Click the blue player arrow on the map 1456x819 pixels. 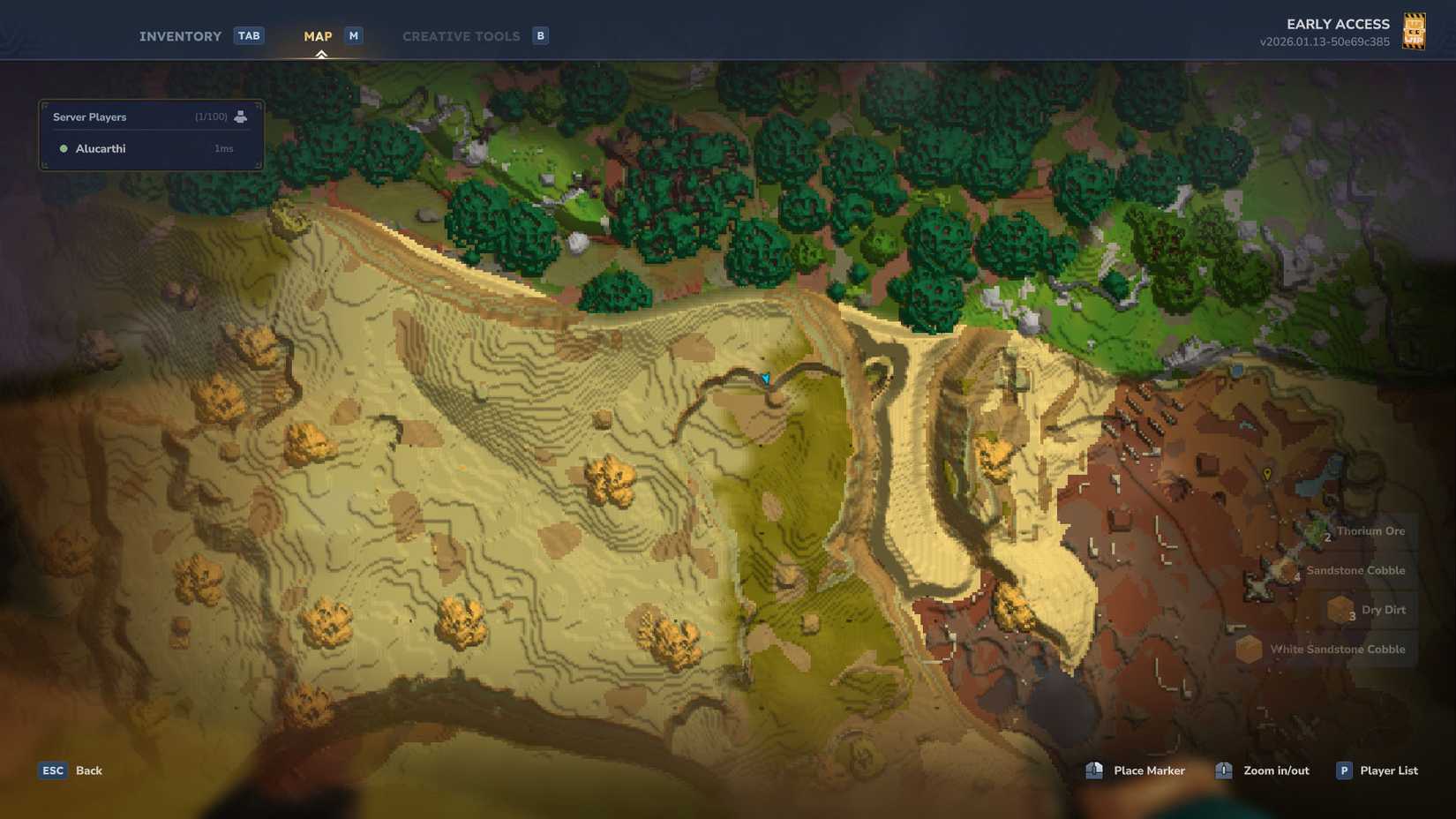click(x=766, y=377)
